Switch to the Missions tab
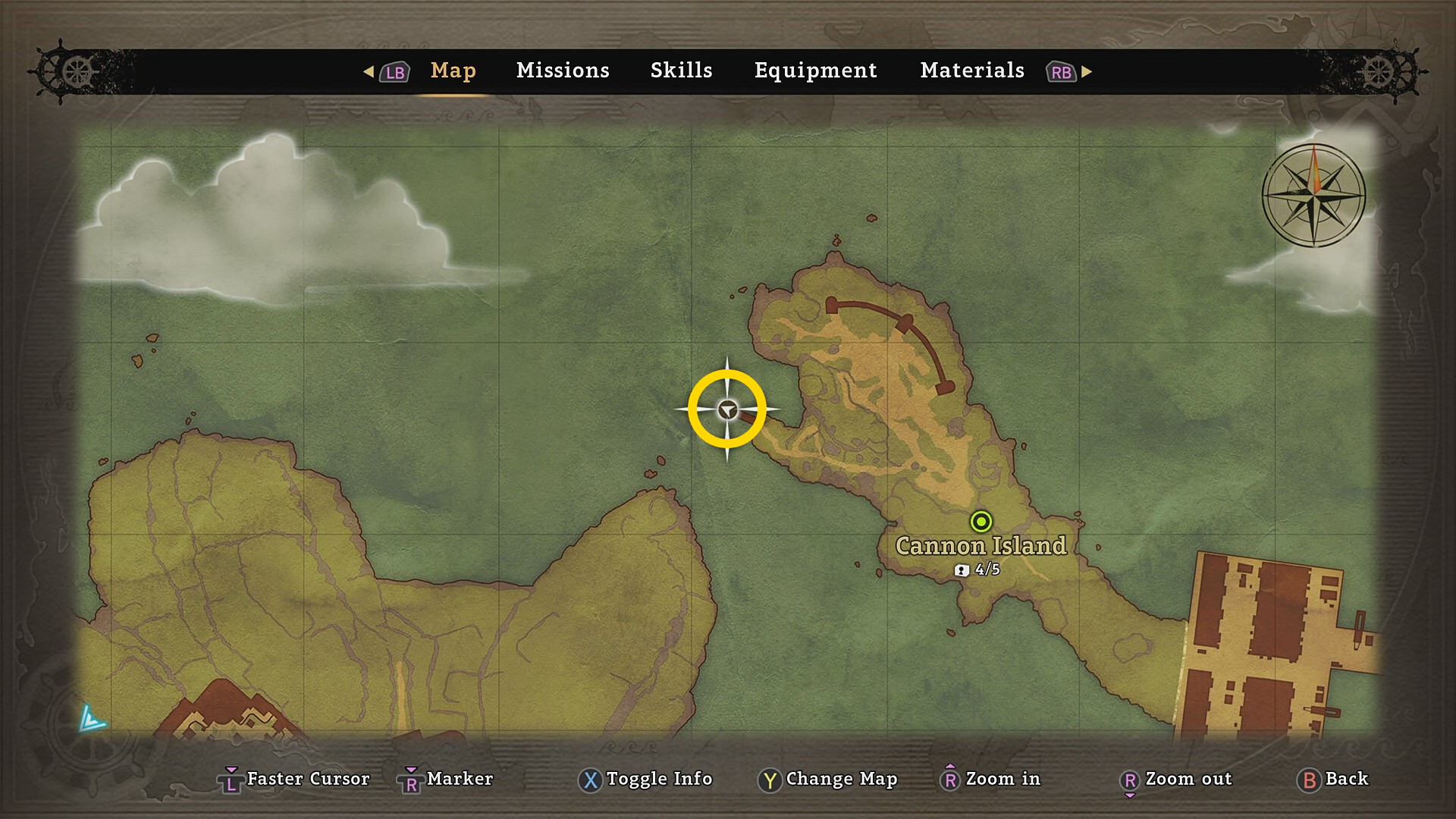 tap(563, 71)
